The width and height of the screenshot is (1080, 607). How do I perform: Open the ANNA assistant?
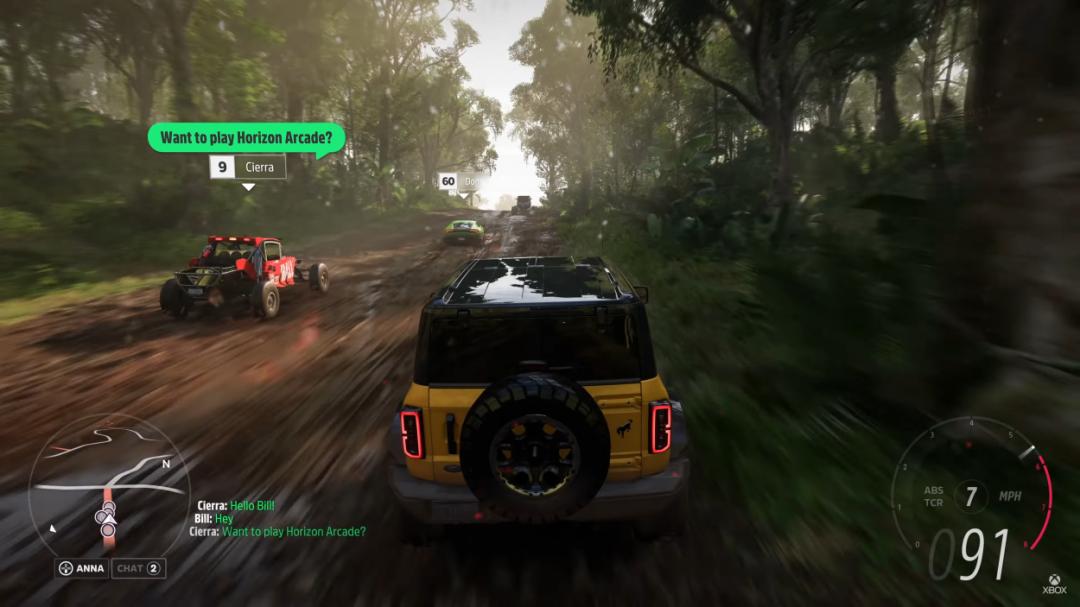tap(81, 568)
